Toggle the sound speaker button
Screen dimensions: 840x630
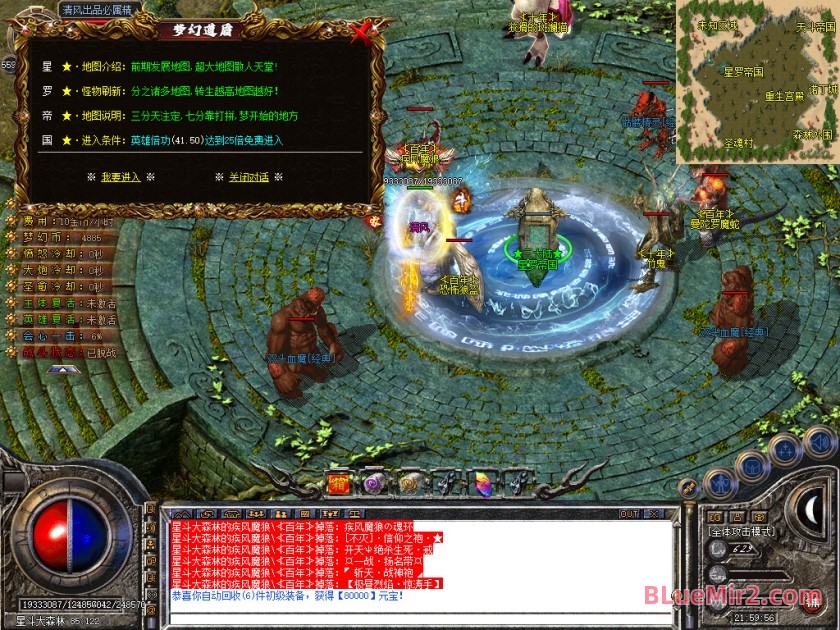pyautogui.click(x=820, y=441)
